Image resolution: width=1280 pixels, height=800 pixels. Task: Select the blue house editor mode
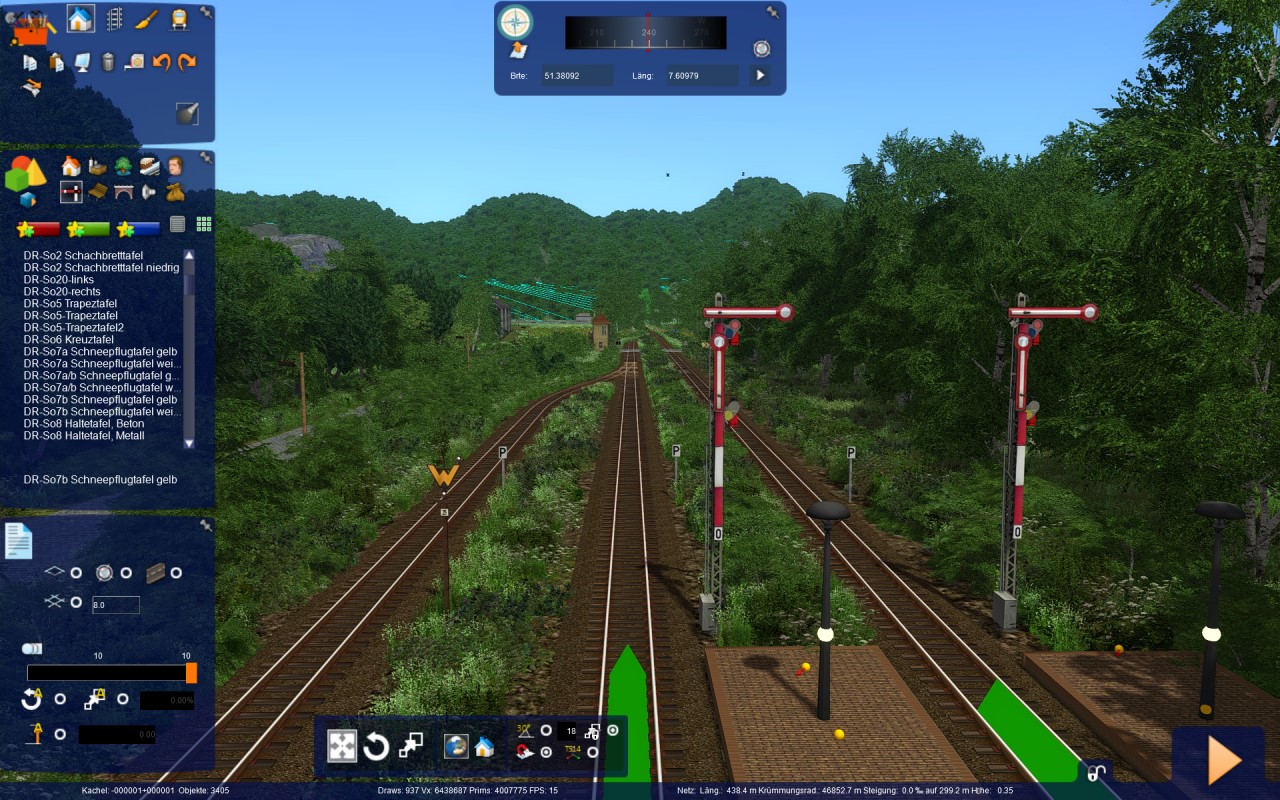[80, 18]
